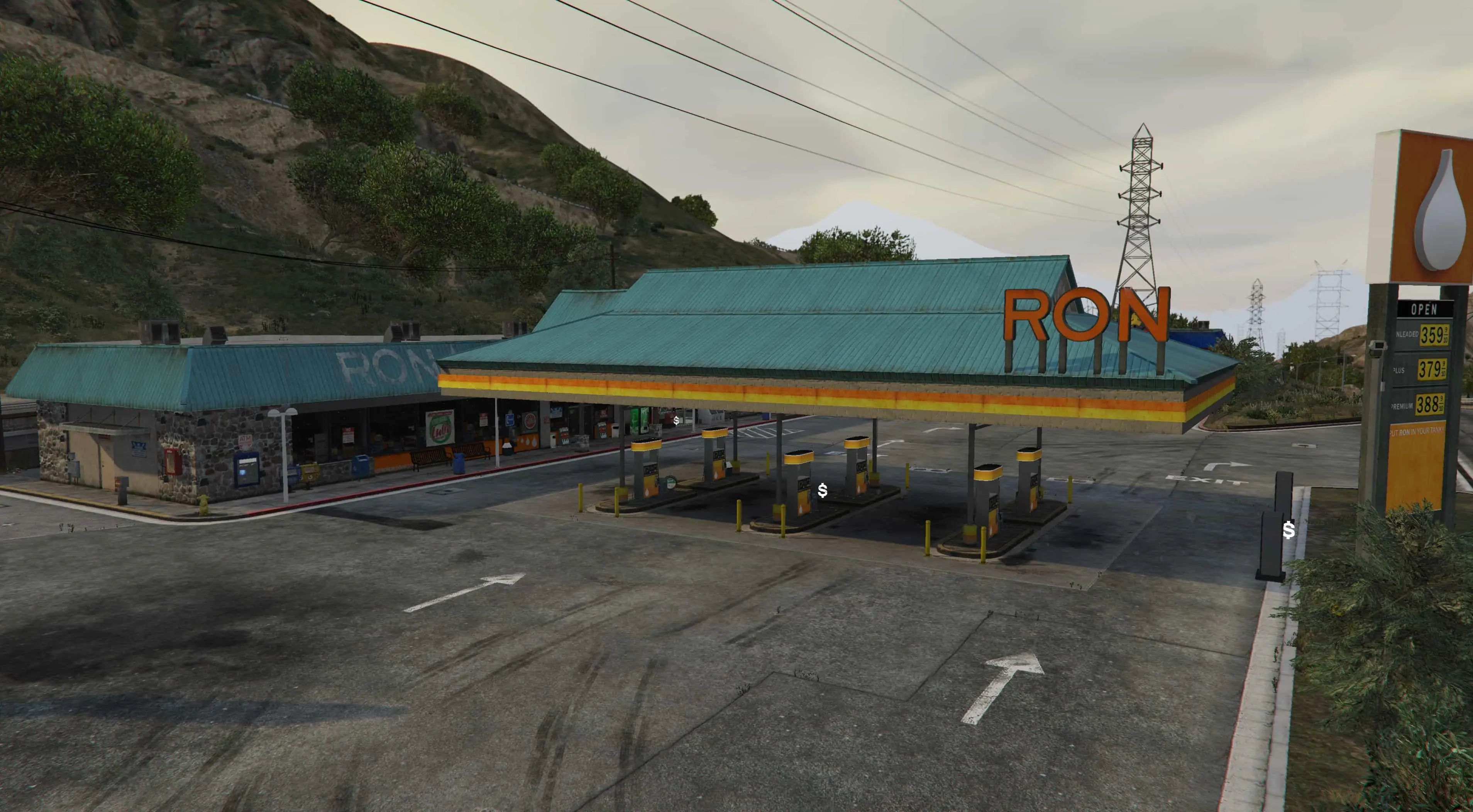Select the dollar marker on the black pillar
1473x812 pixels.
coord(1288,530)
